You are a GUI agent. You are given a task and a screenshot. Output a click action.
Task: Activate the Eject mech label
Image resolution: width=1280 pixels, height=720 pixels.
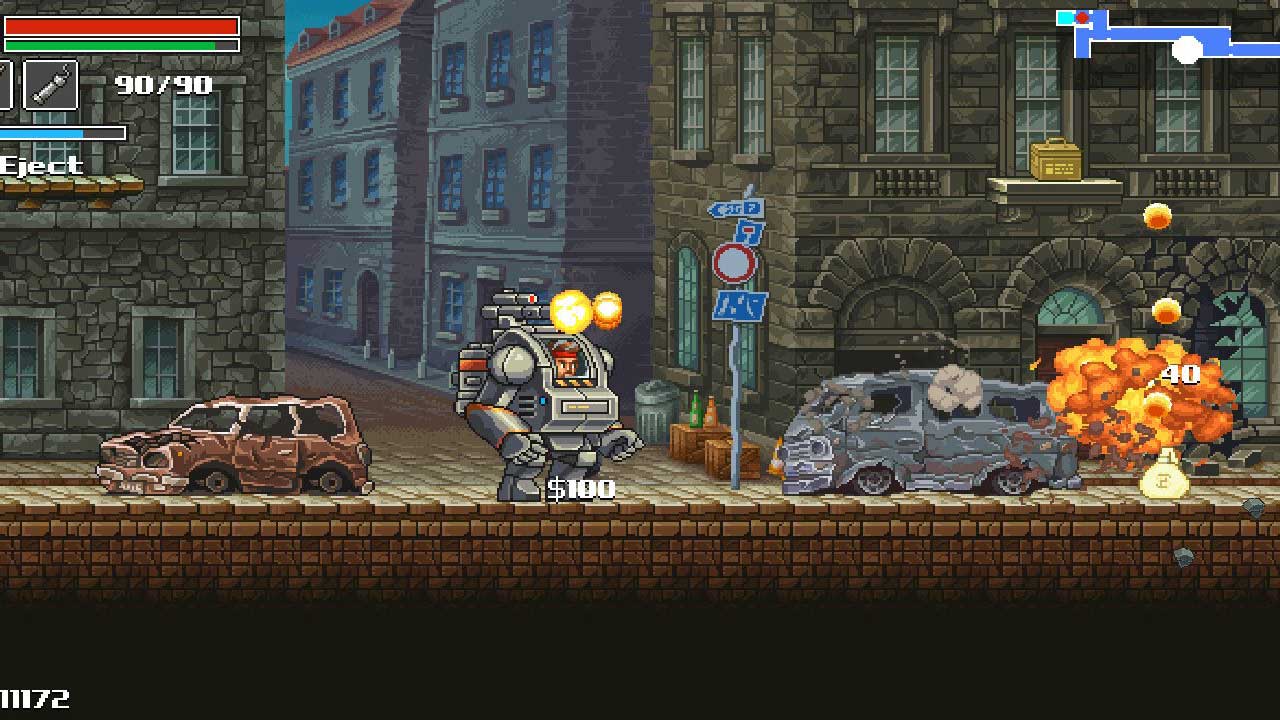[x=42, y=166]
